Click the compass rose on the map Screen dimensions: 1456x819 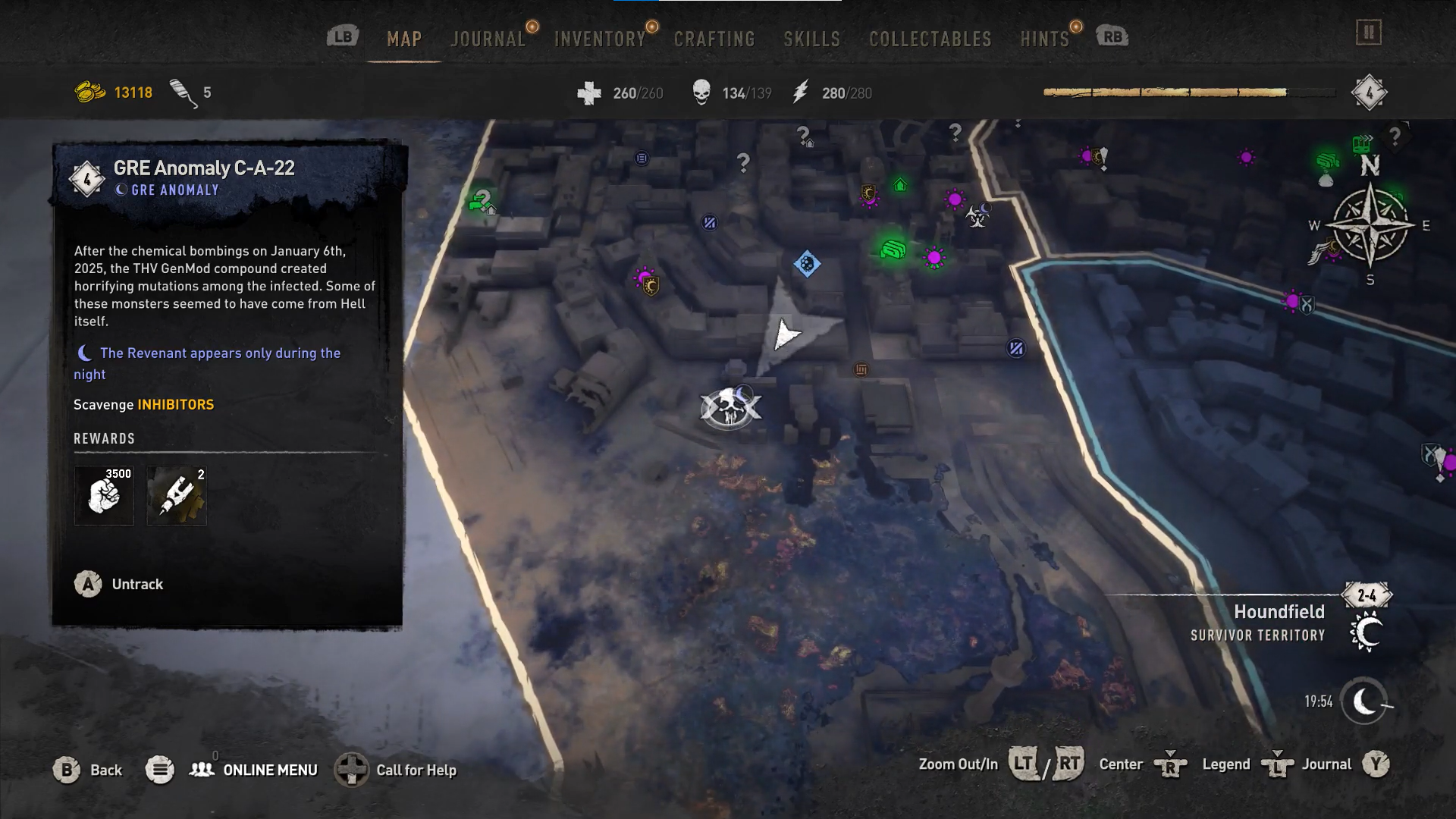coord(1370,225)
